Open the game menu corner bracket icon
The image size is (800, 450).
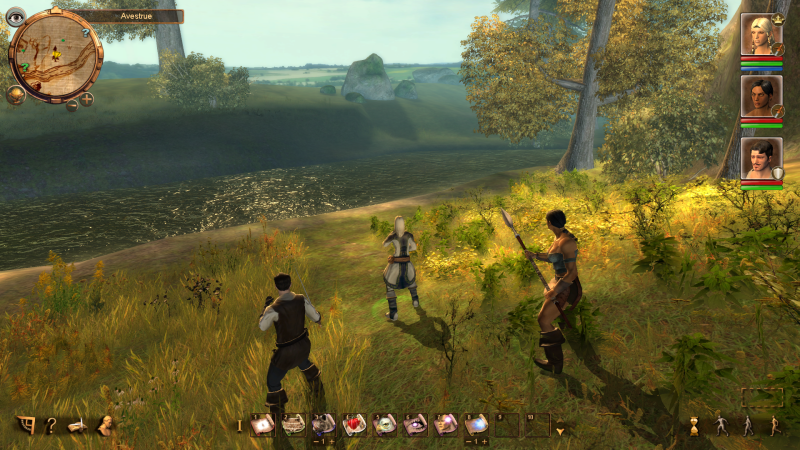25,425
